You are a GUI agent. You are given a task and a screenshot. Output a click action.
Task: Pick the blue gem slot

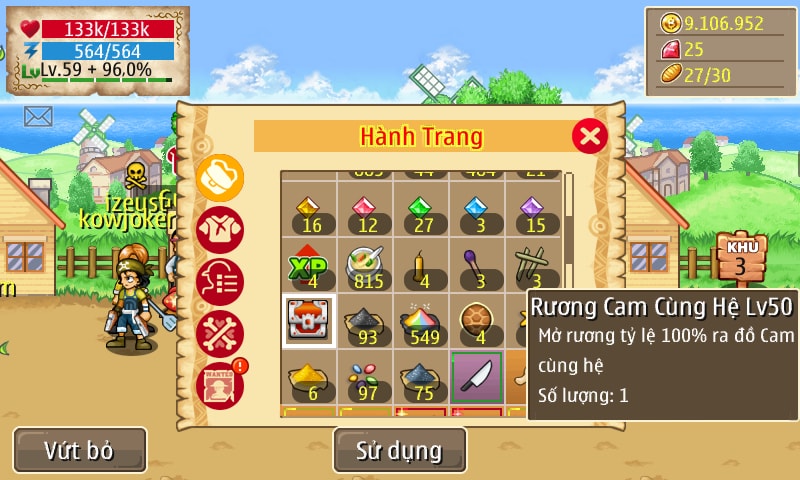477,211
